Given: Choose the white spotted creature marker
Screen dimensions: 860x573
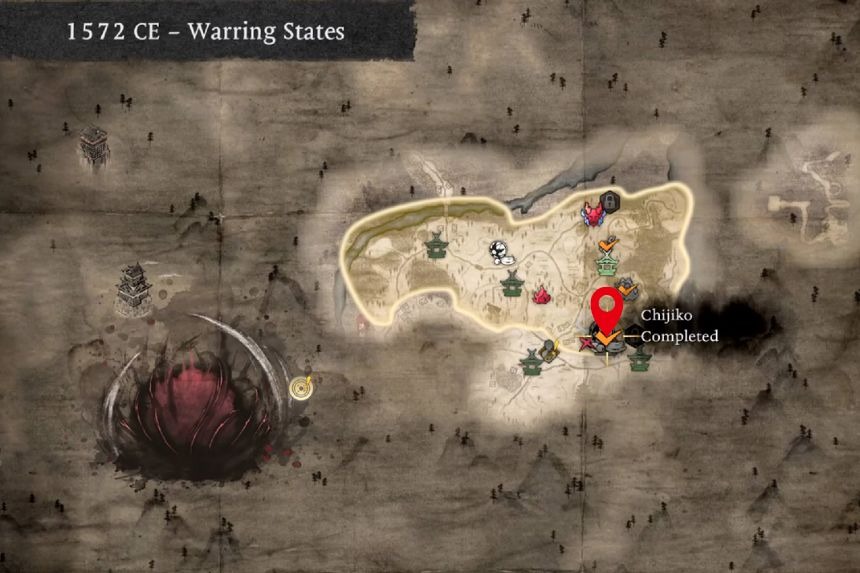Looking at the screenshot, I should (497, 253).
